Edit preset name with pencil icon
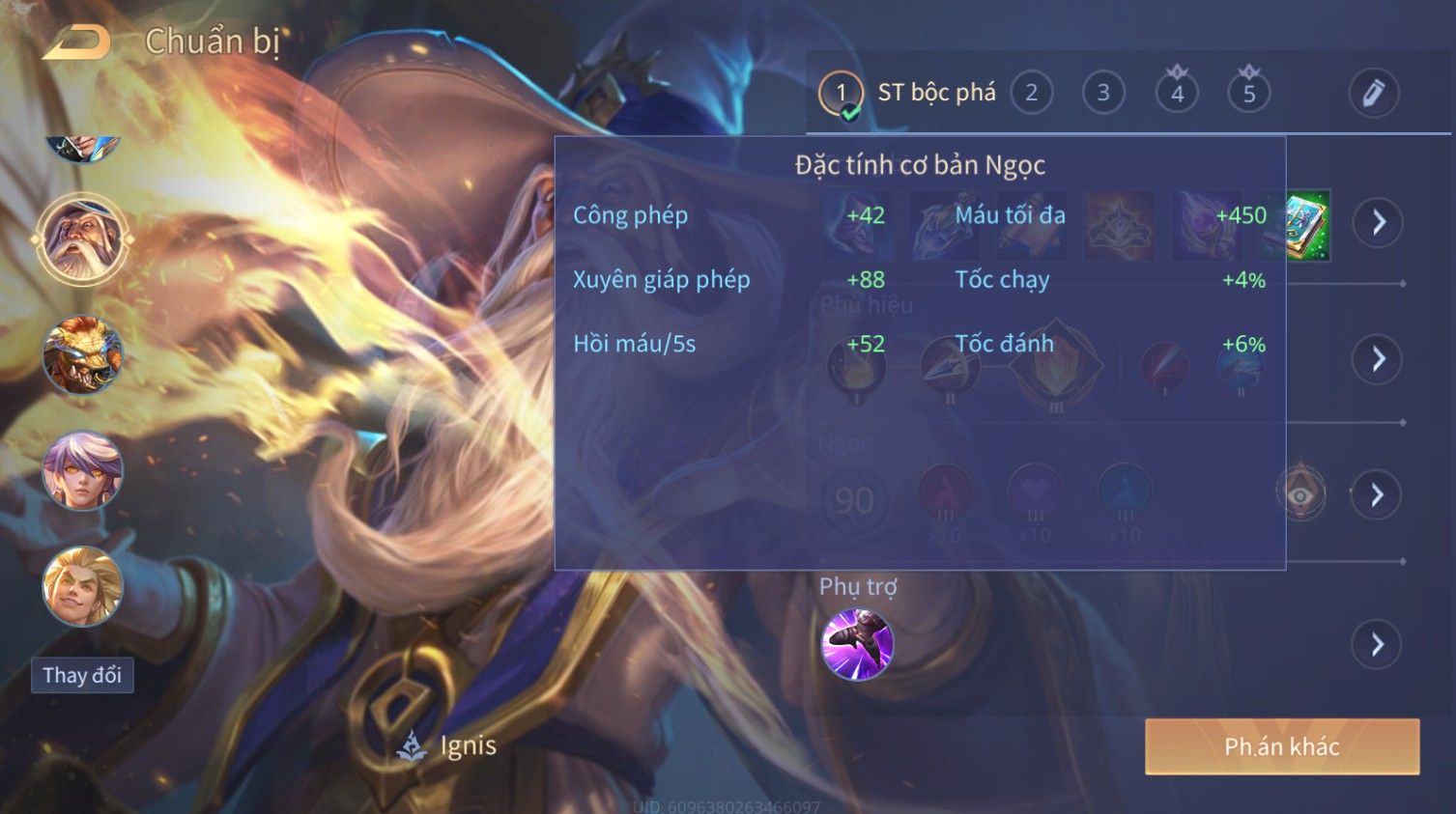The height and width of the screenshot is (814, 1456). click(x=1373, y=93)
